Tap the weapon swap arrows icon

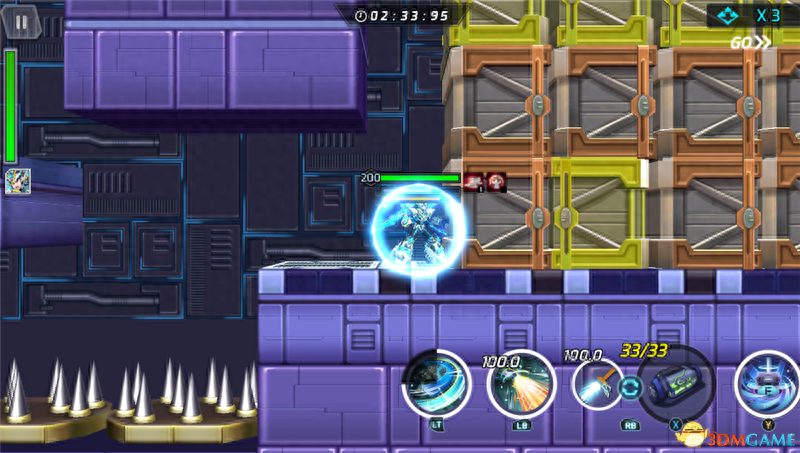click(630, 388)
